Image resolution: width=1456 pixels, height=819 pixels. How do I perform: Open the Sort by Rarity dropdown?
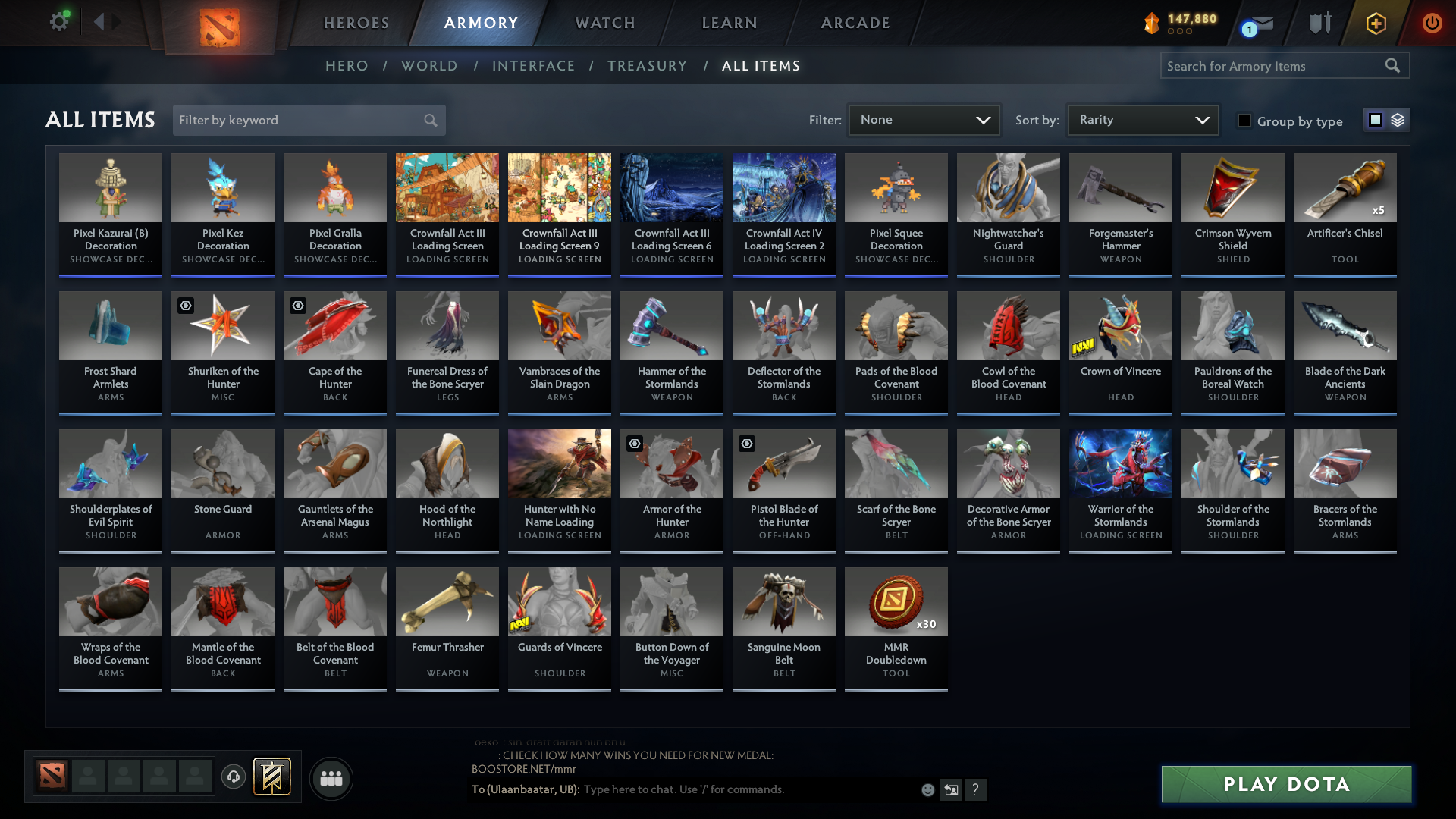tap(1142, 119)
